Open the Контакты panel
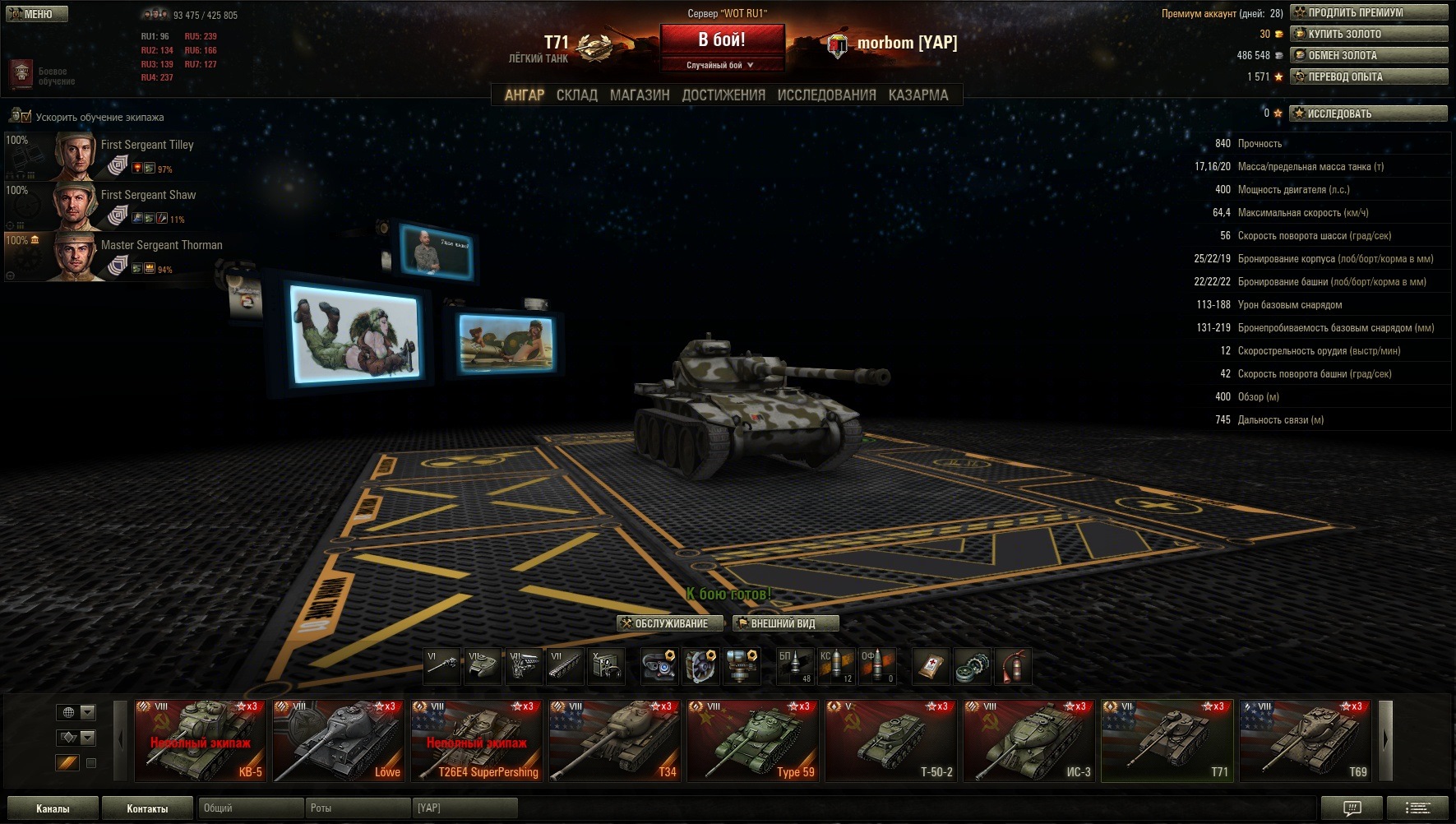Viewport: 1456px width, 824px height. point(147,808)
